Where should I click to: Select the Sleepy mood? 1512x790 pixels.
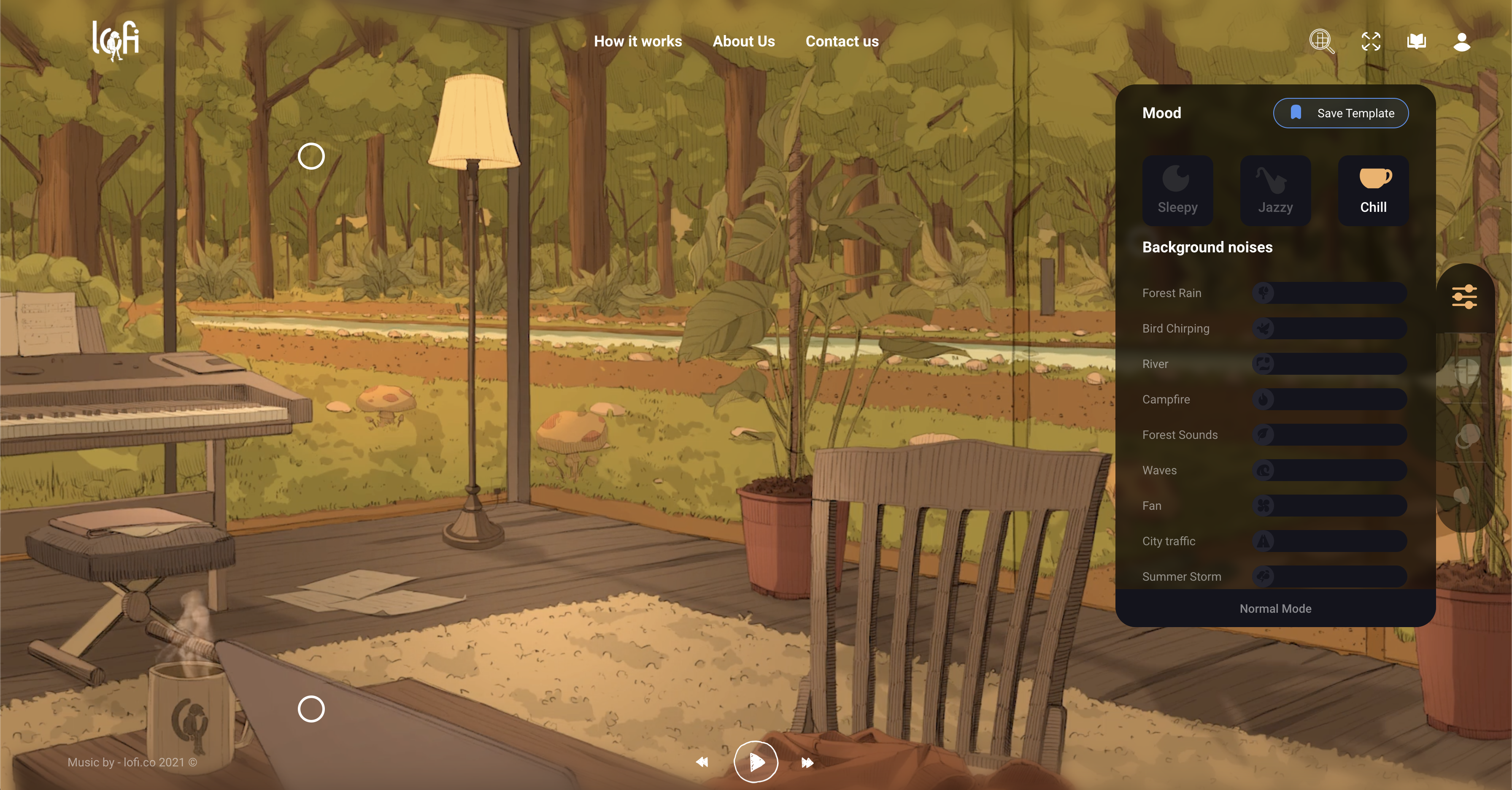[x=1177, y=189]
